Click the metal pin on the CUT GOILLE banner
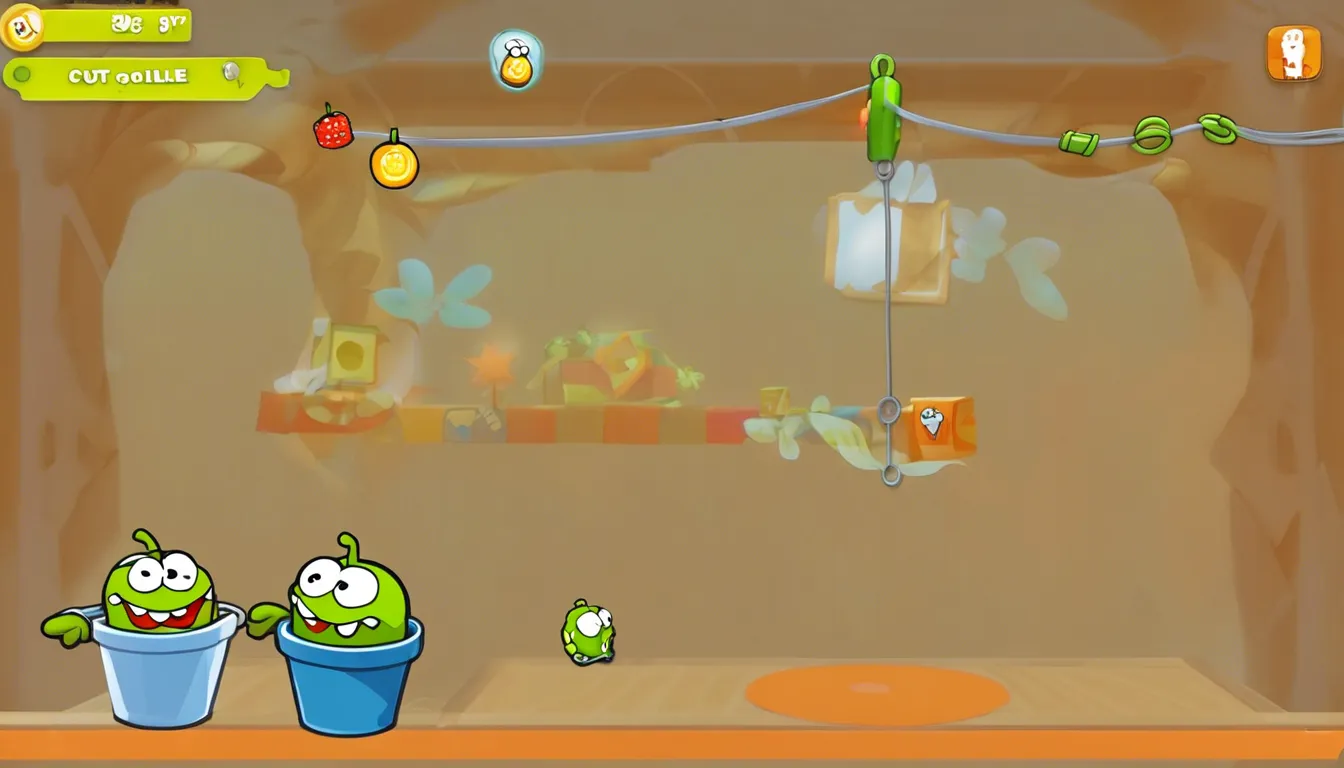Viewport: 1344px width, 768px height. click(x=229, y=72)
